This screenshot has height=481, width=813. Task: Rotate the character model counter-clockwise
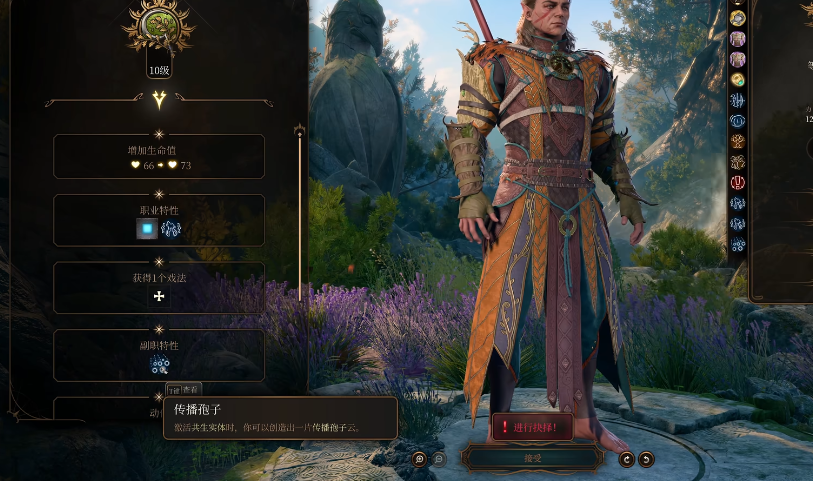(646, 459)
